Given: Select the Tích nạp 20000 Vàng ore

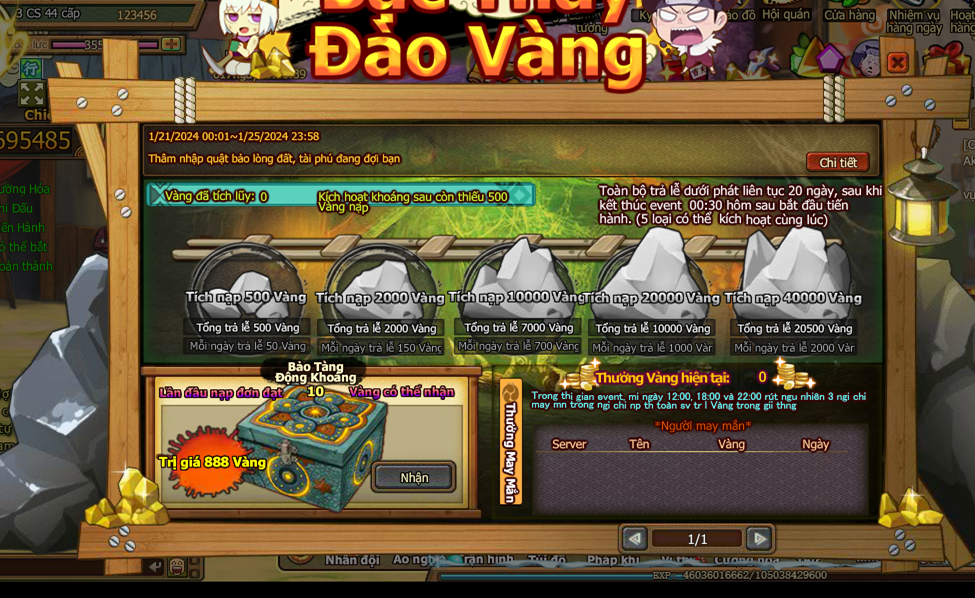Looking at the screenshot, I should [652, 283].
